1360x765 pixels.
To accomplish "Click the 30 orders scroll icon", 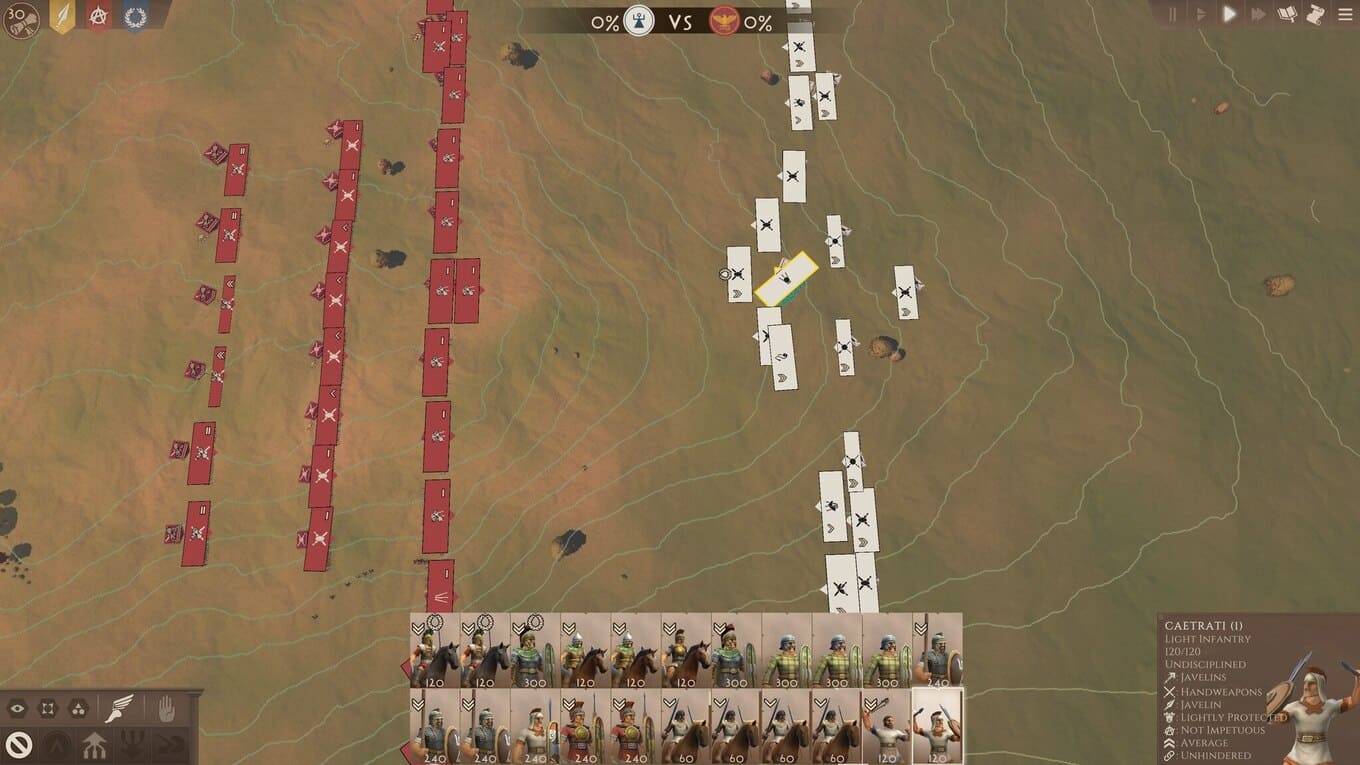I will point(22,19).
